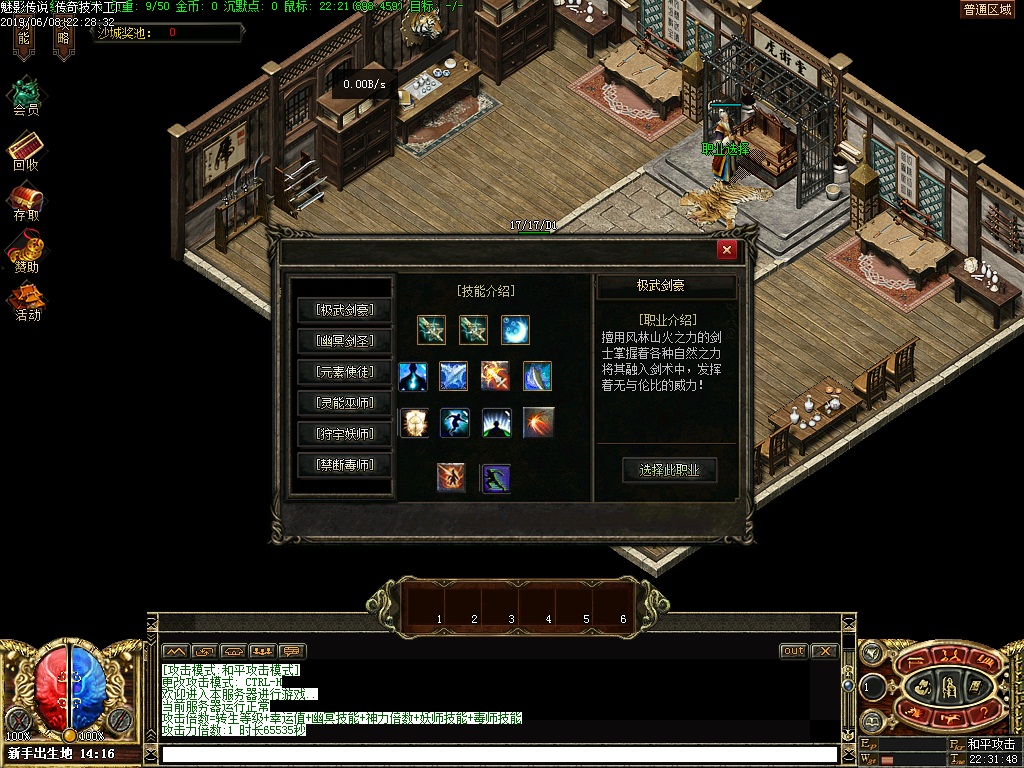
Task: Click the chat text input field
Action: 500,754
